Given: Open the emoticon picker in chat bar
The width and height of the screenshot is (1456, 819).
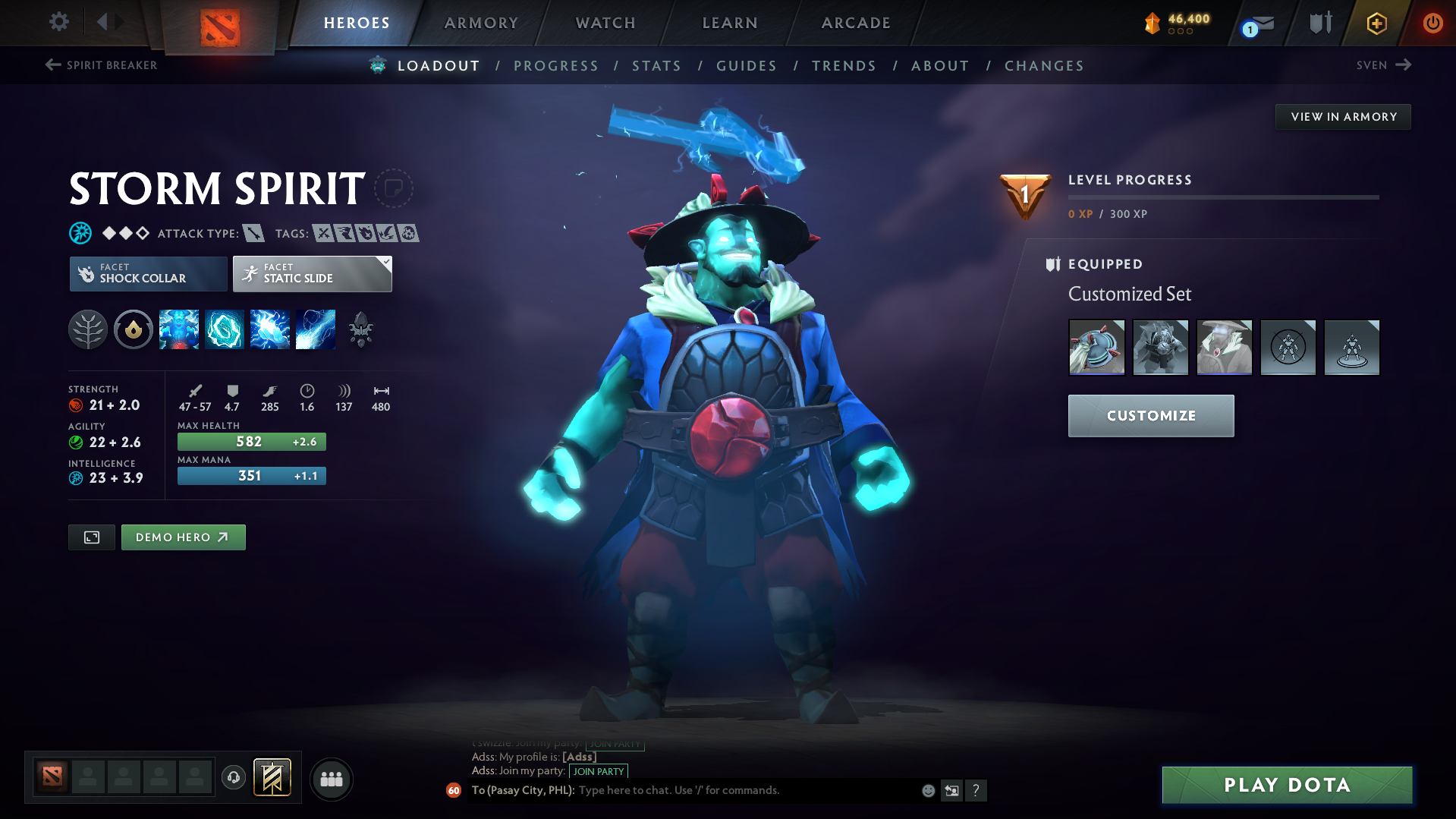Looking at the screenshot, I should point(927,790).
